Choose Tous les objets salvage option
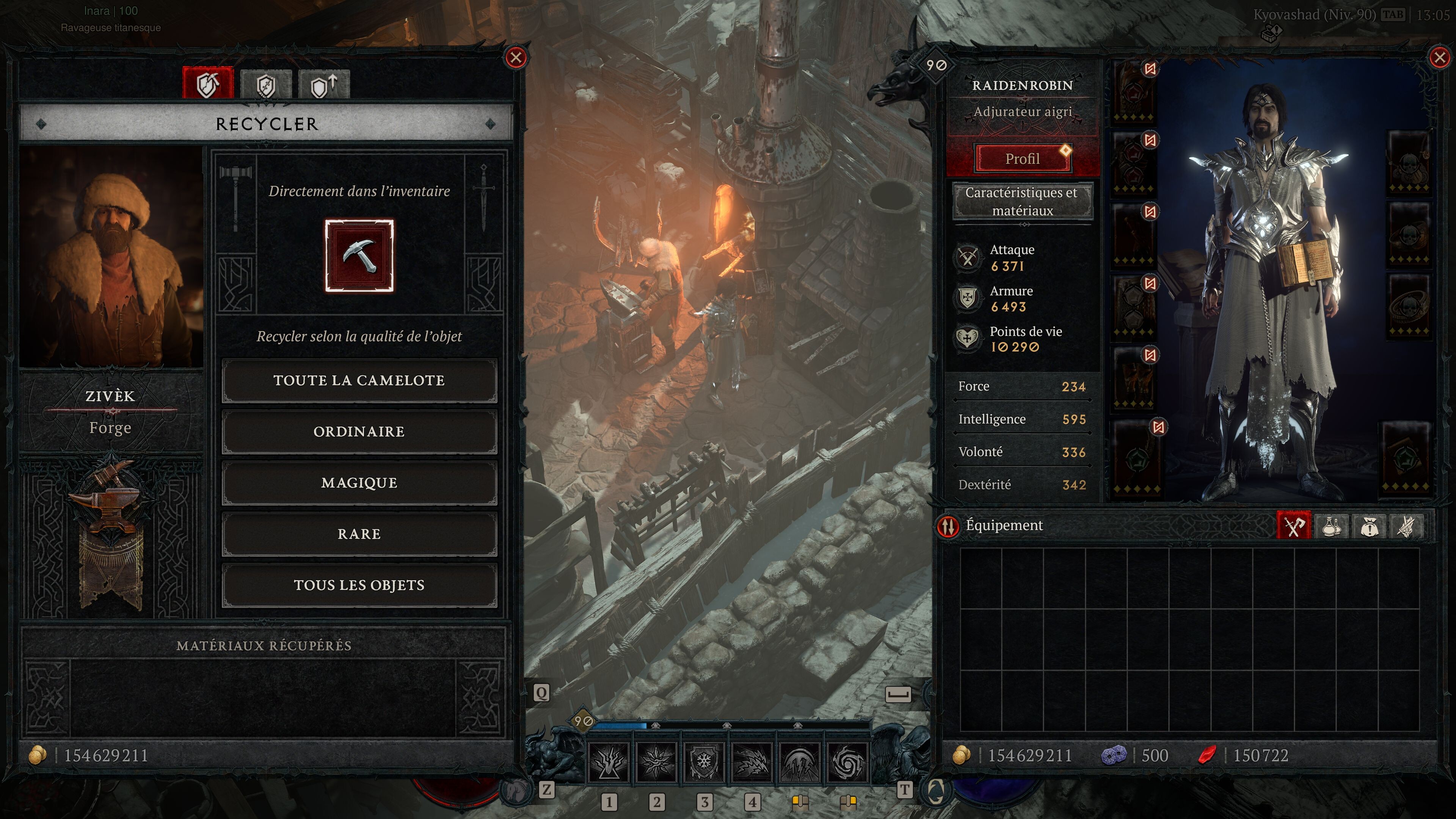This screenshot has width=1456, height=819. [x=359, y=585]
